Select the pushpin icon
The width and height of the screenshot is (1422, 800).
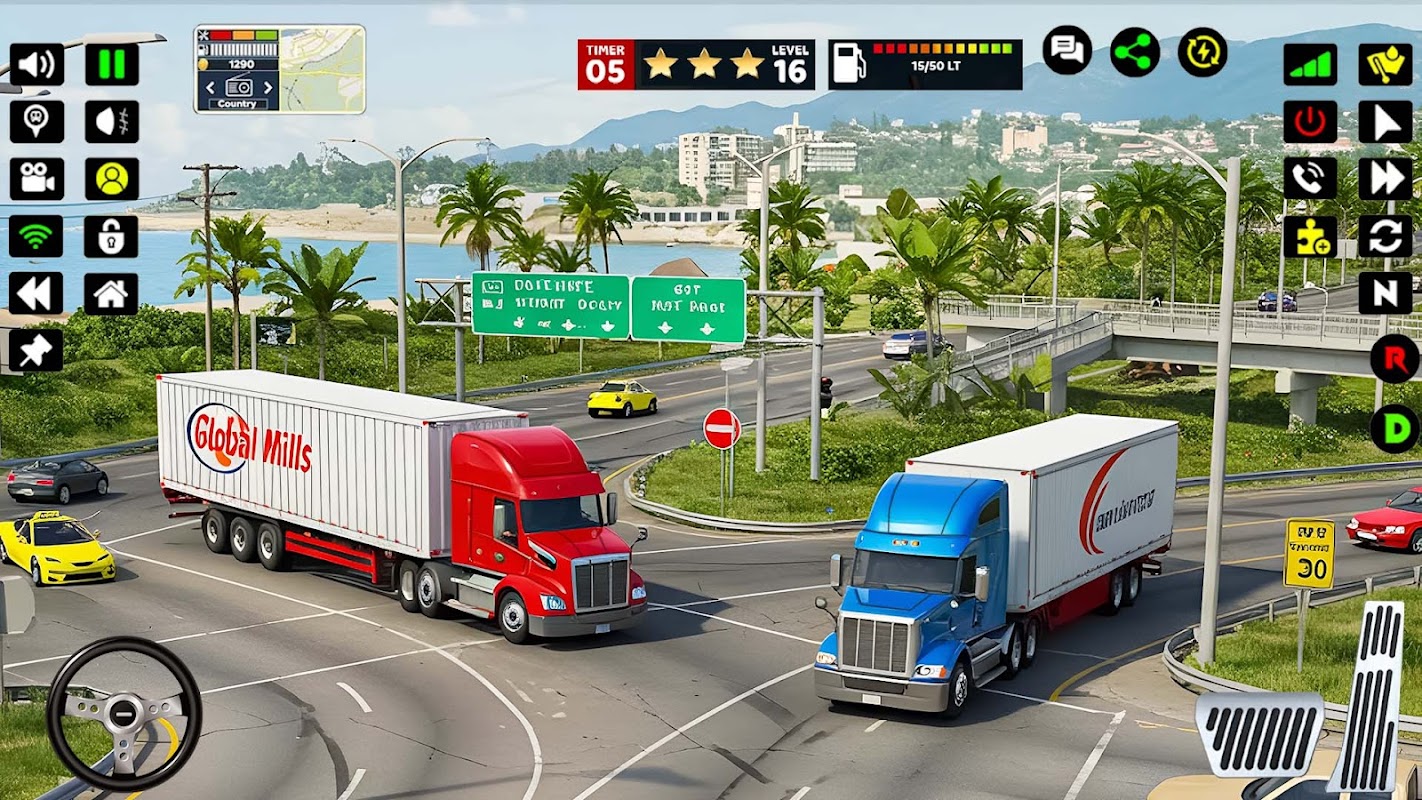37,351
